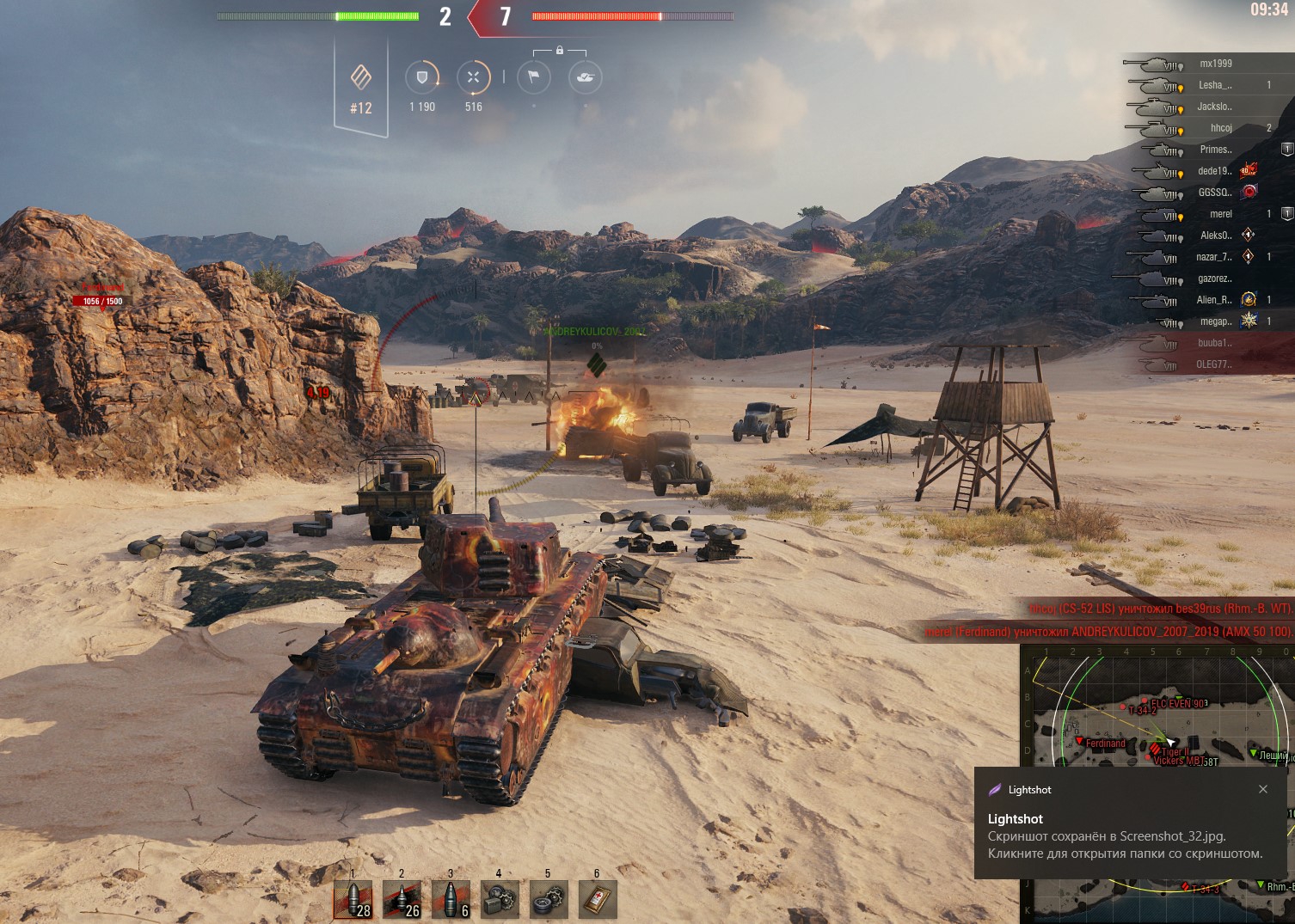Click the locked flag mission icon

[x=533, y=77]
